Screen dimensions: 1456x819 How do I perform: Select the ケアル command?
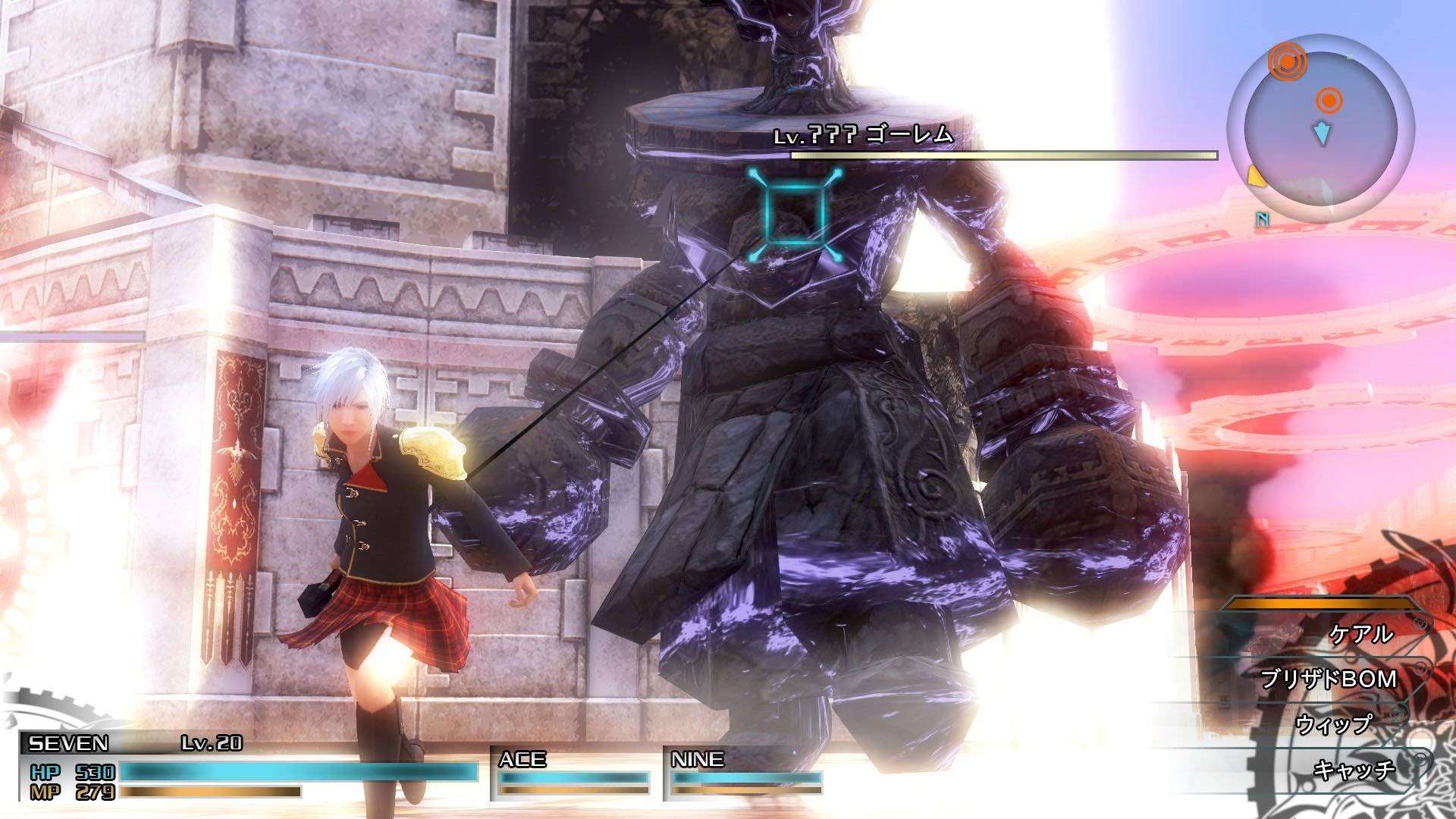[x=1361, y=634]
